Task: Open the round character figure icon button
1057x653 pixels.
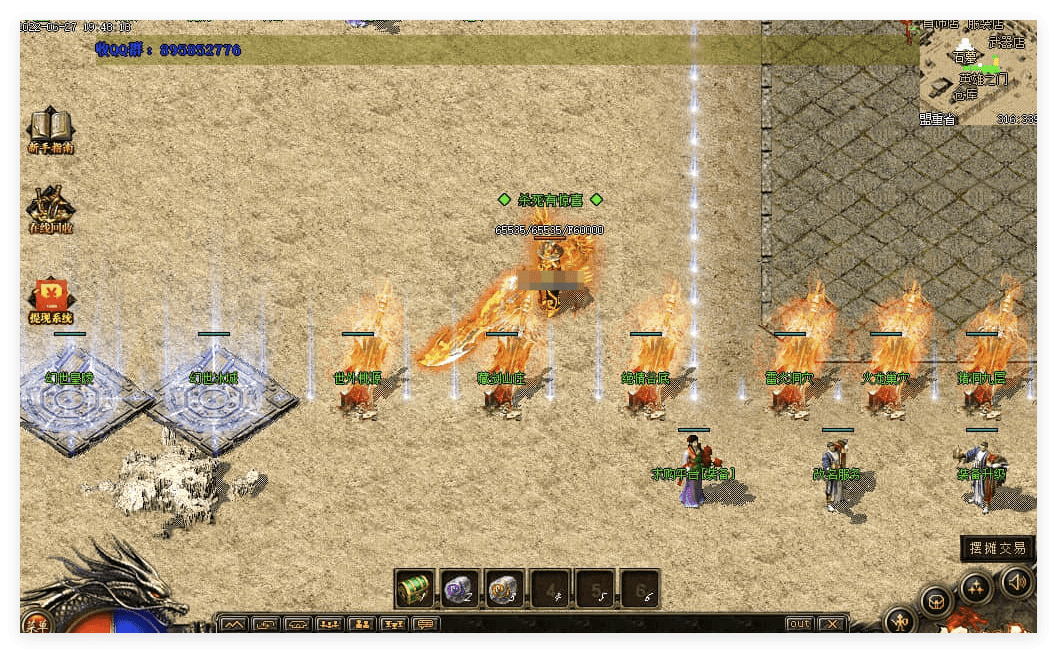Action: coord(900,621)
